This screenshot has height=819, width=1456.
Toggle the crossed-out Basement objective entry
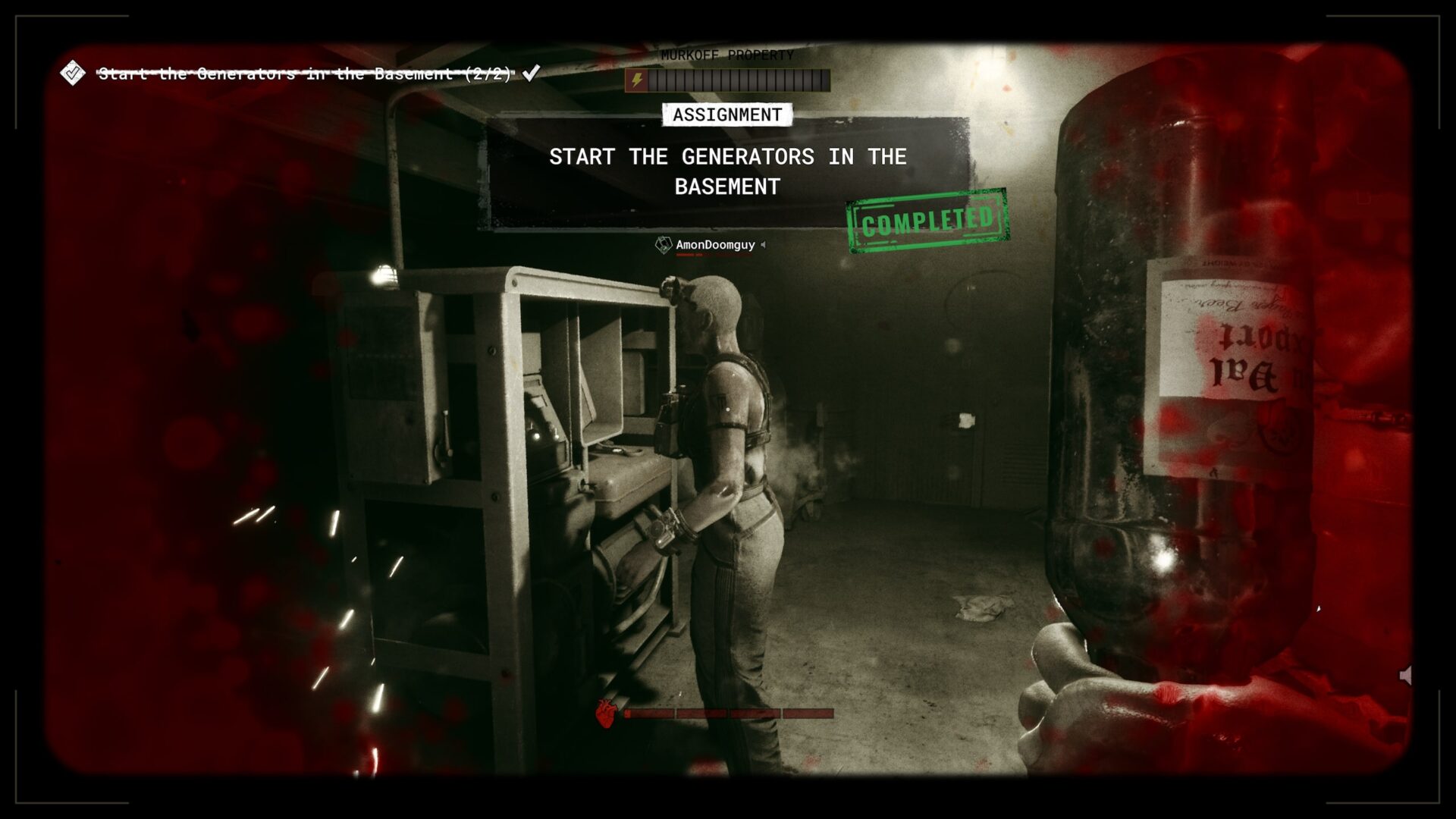[303, 74]
